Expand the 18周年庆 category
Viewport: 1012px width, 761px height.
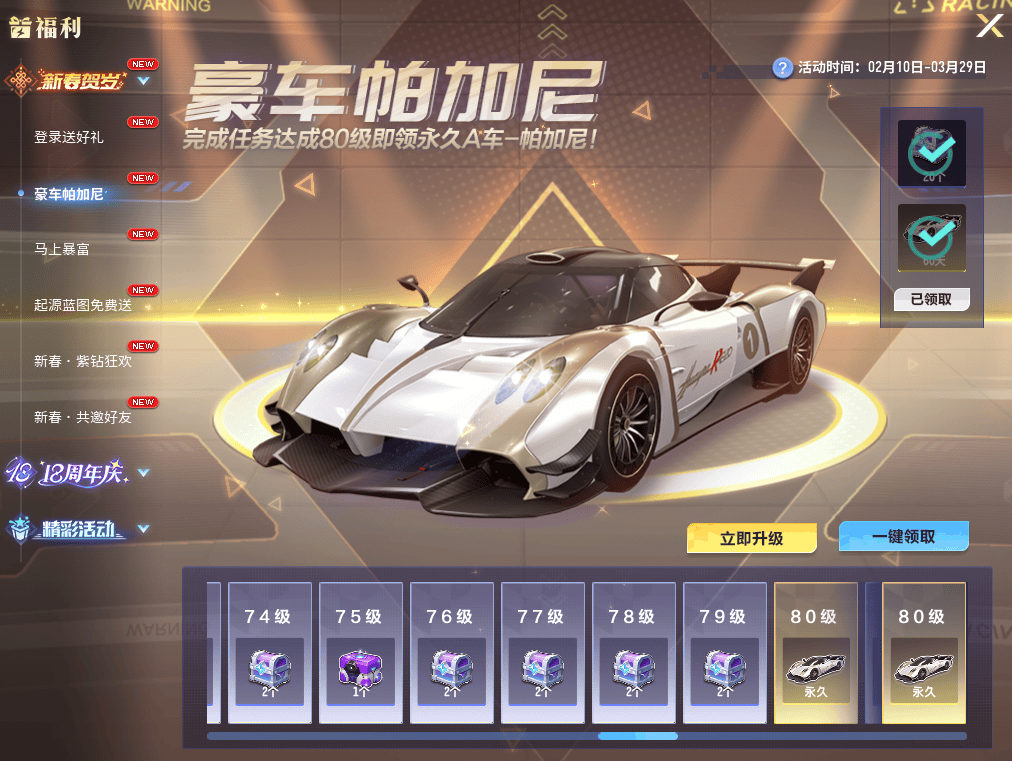tap(143, 473)
